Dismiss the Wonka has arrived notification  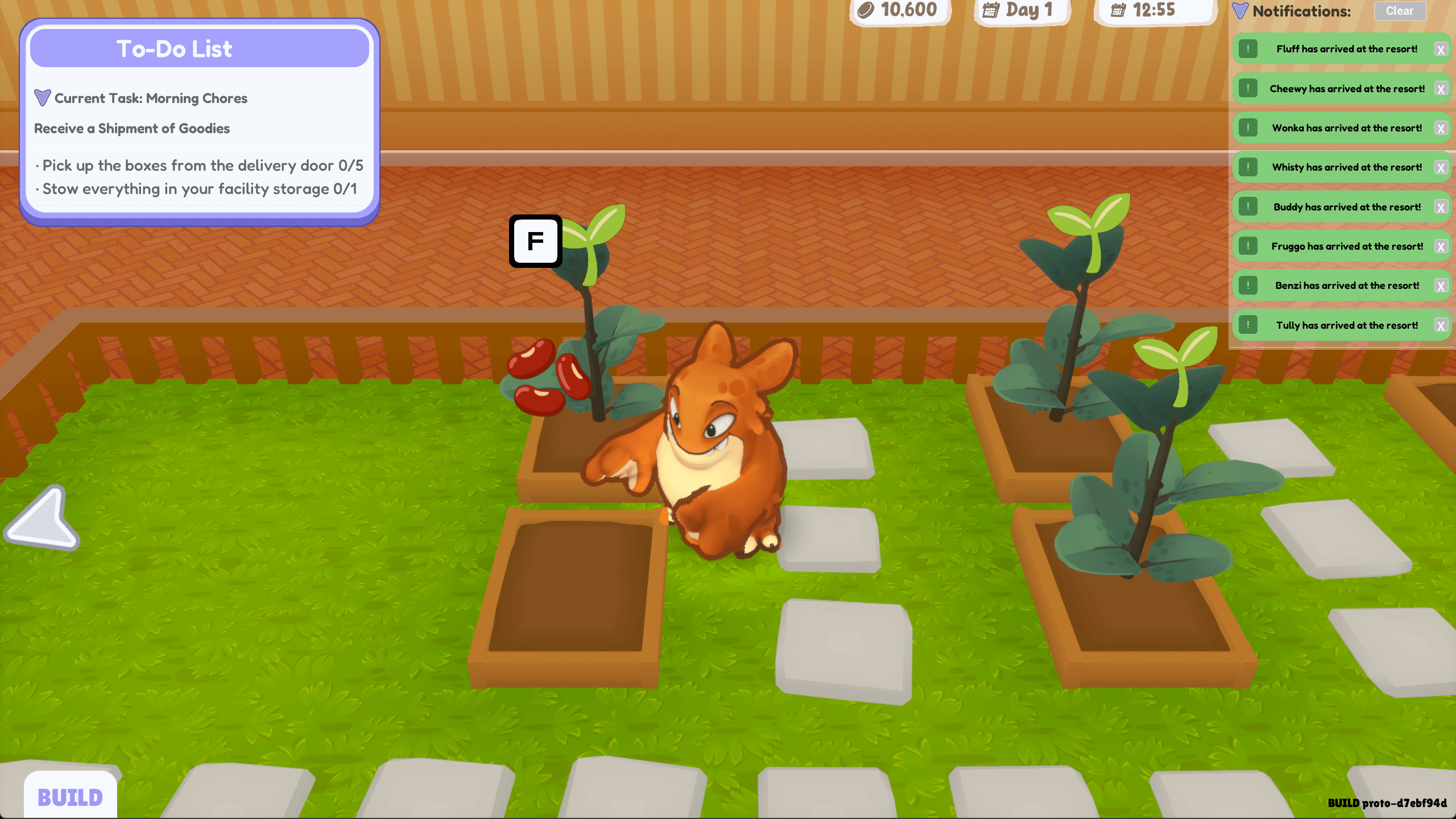click(1440, 129)
